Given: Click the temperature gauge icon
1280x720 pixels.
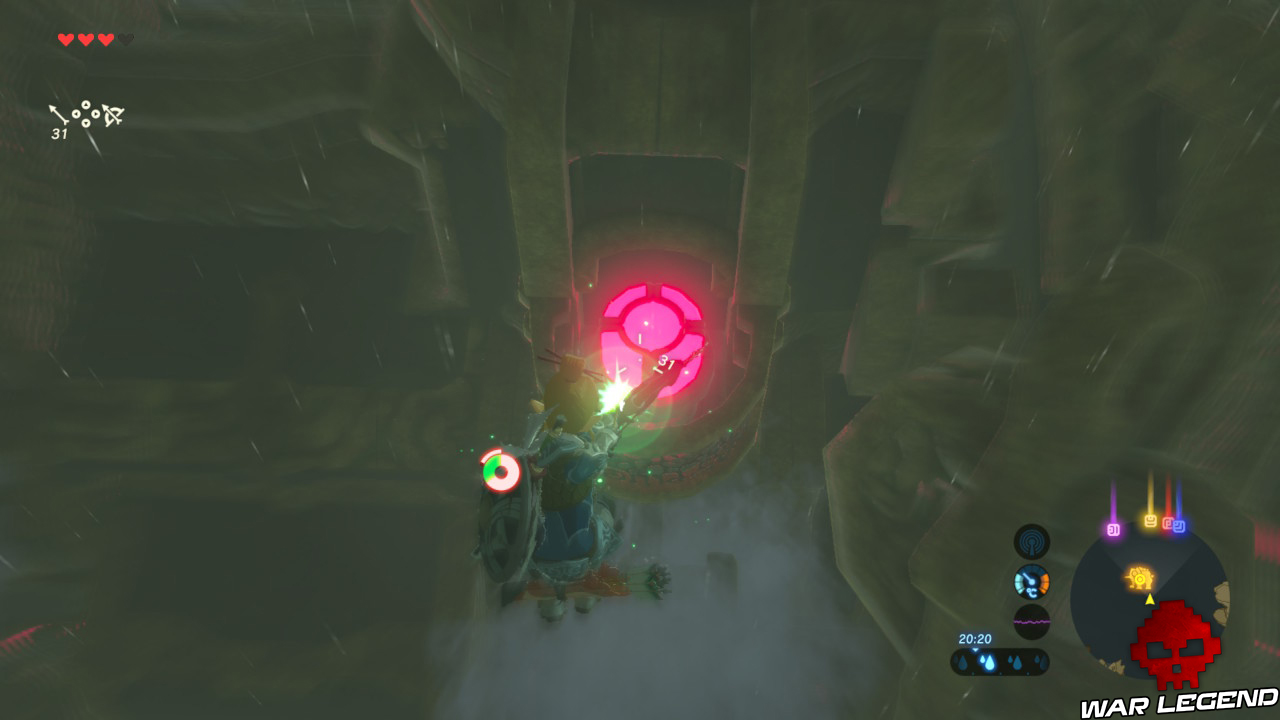Looking at the screenshot, I should coord(1030,581).
